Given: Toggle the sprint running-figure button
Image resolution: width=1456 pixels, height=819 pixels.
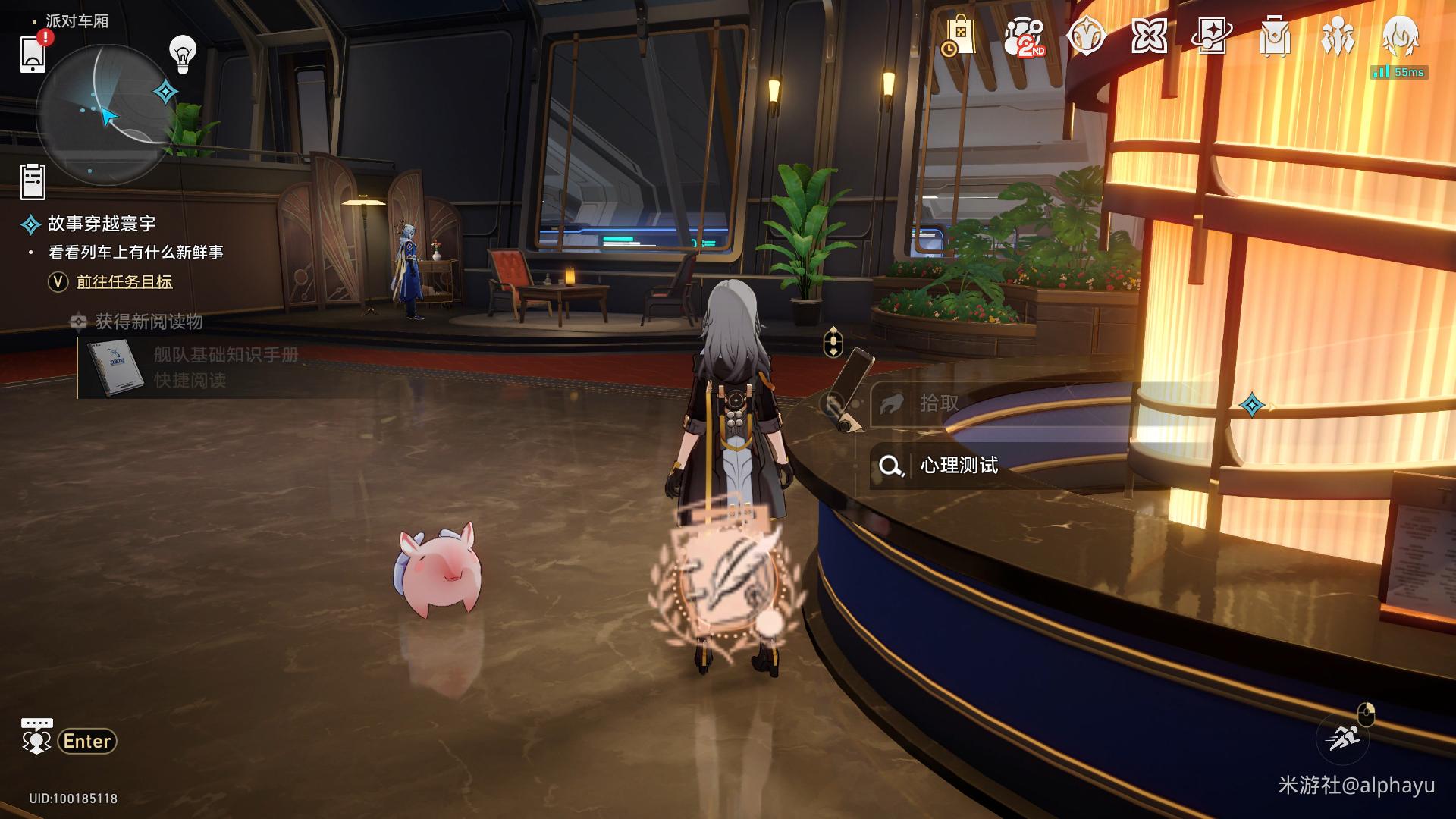Looking at the screenshot, I should tap(1343, 737).
